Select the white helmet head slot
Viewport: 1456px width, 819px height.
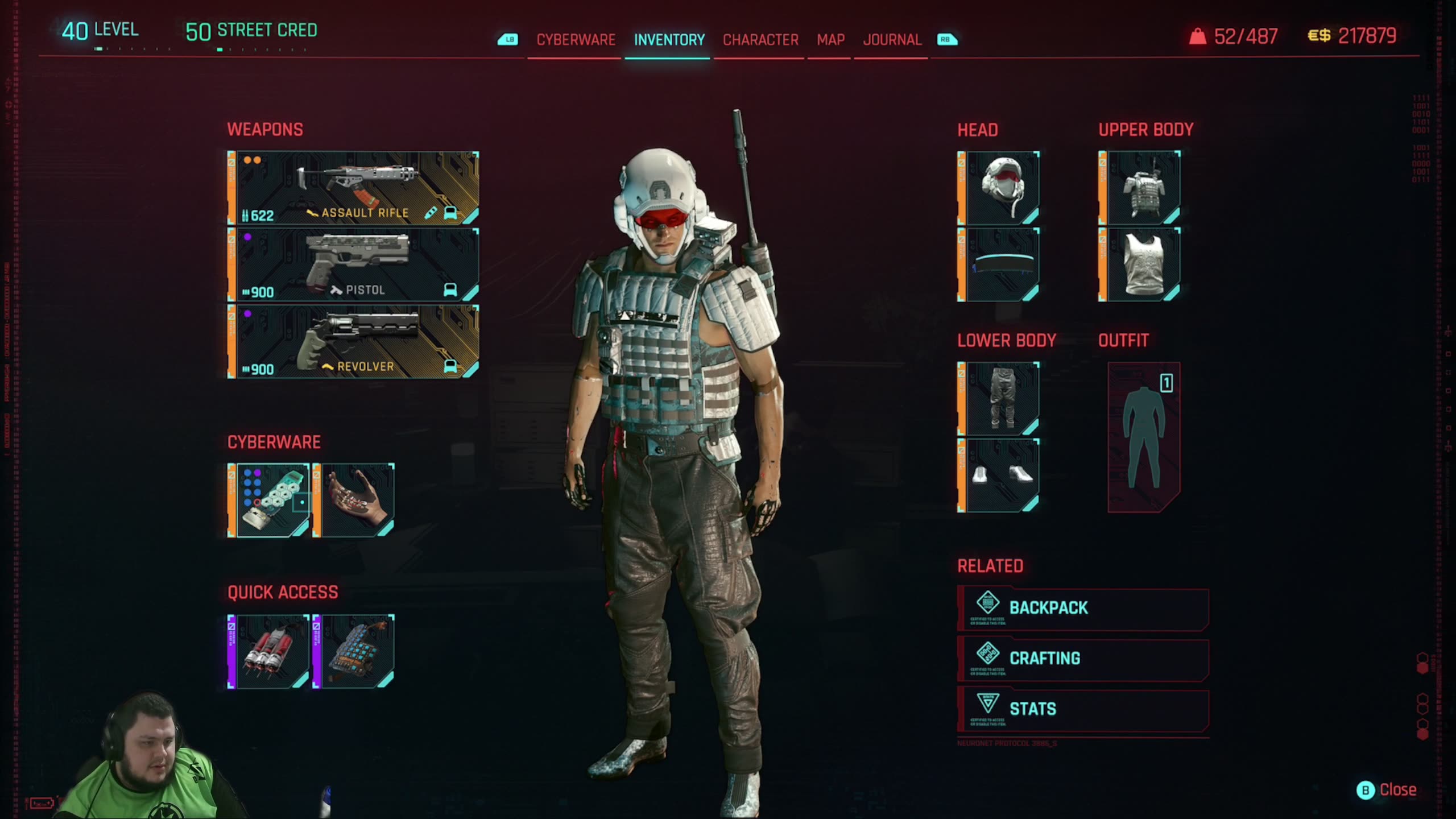[1000, 188]
